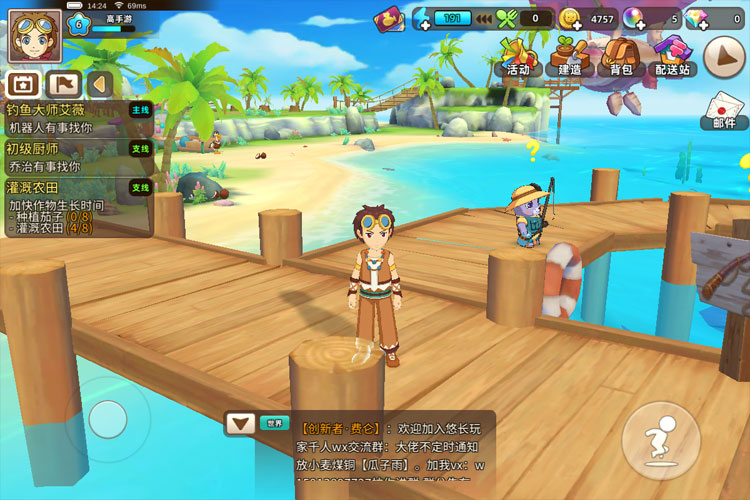Select the 初级厨师 side quest
This screenshot has height=500, width=750.
tap(77, 157)
